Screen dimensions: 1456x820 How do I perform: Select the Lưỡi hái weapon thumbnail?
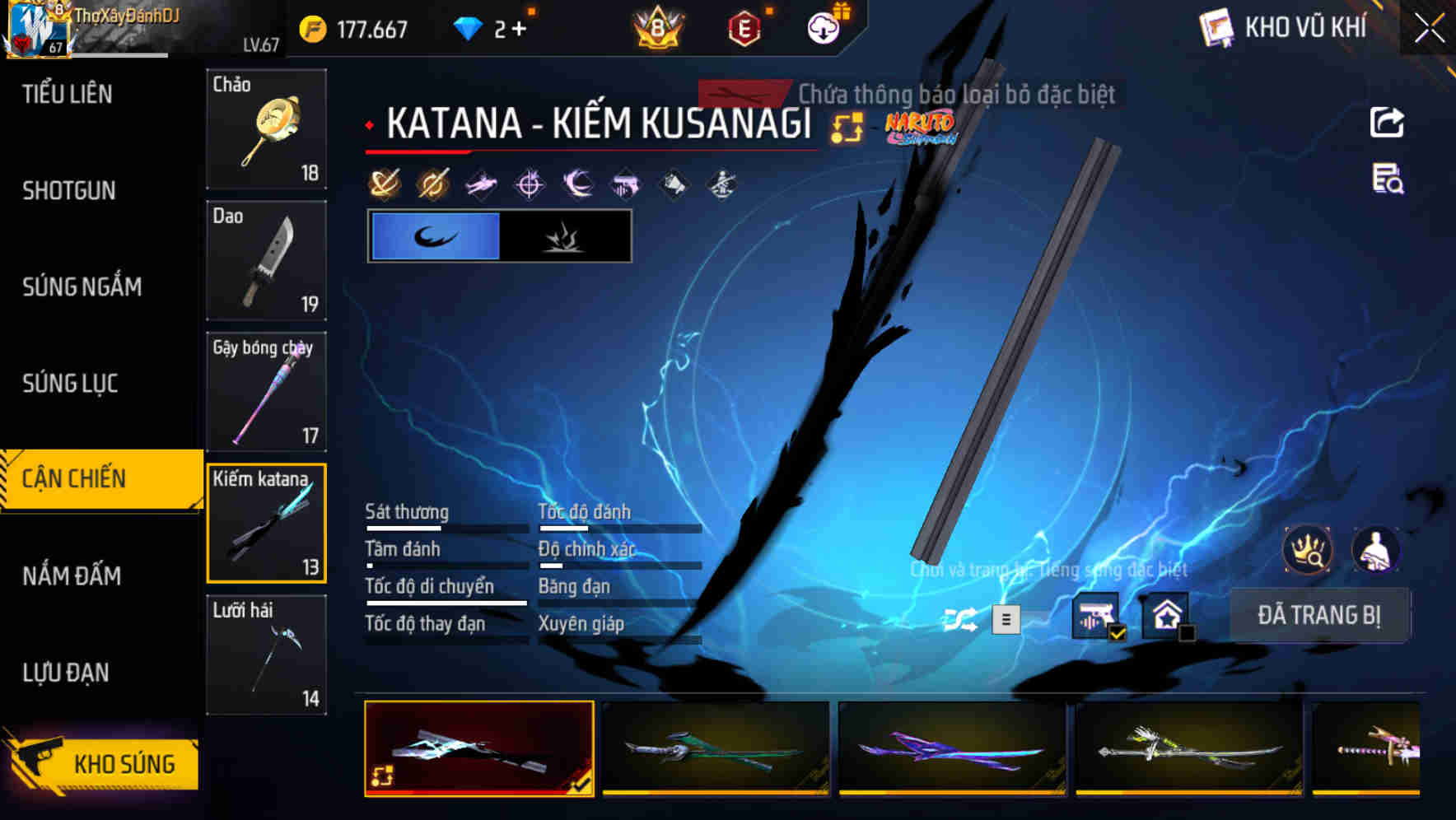pos(266,655)
